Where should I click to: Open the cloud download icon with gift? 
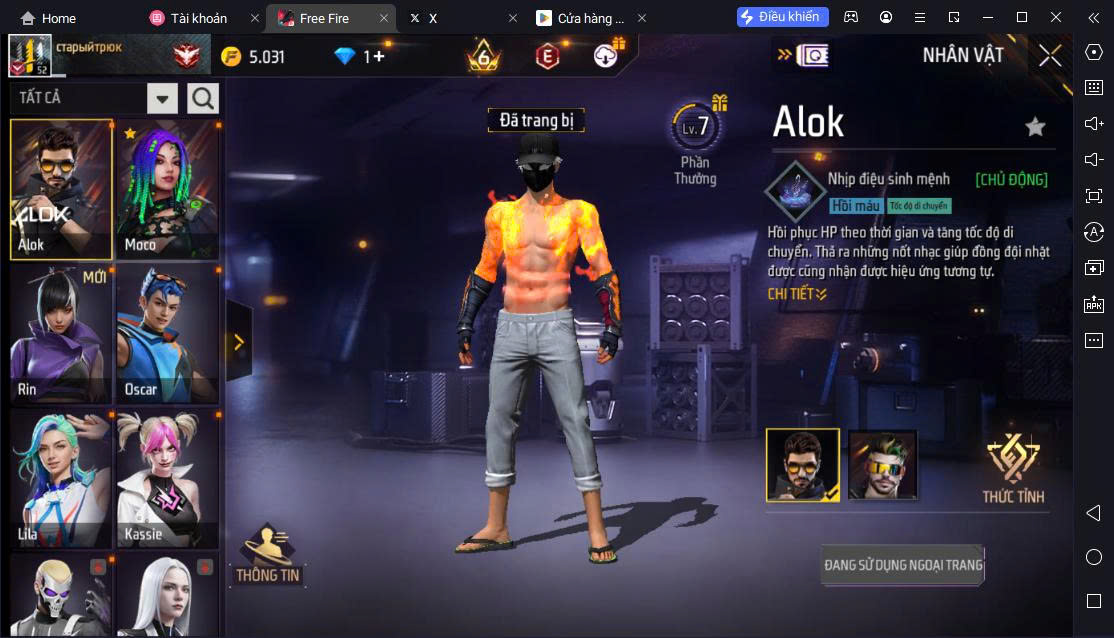point(608,56)
